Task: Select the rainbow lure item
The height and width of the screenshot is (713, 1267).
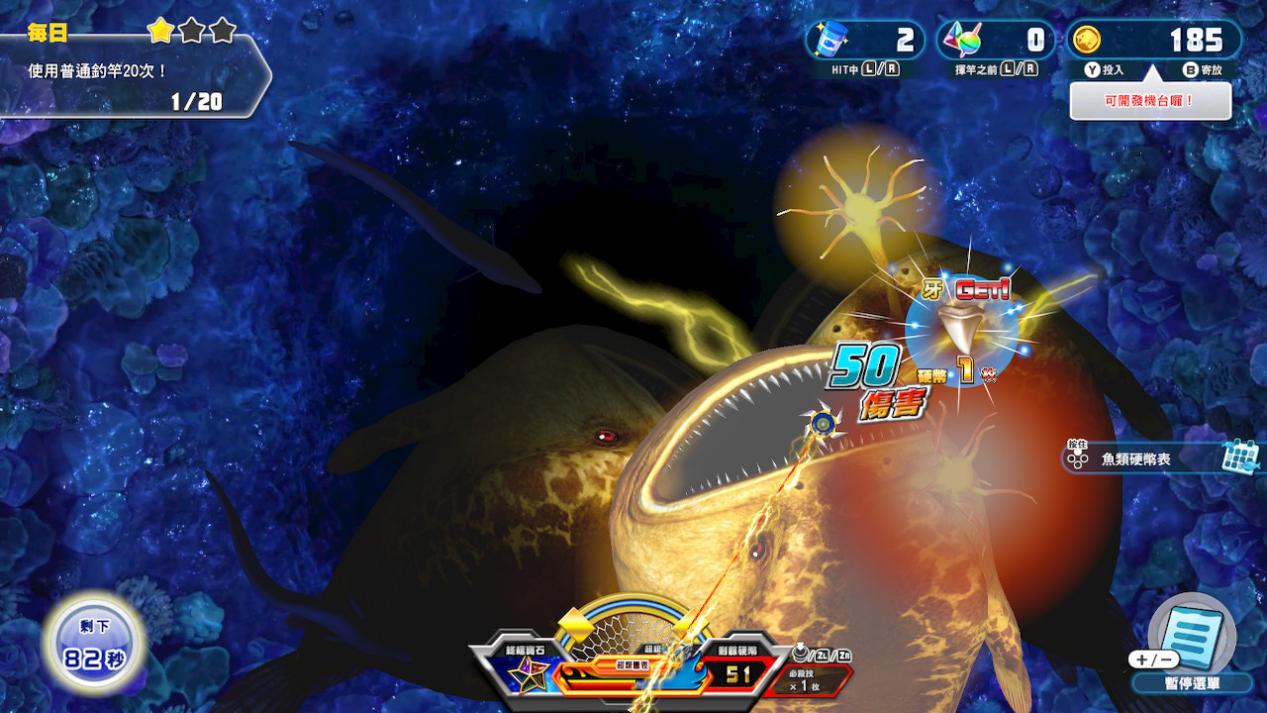Action: coord(962,40)
